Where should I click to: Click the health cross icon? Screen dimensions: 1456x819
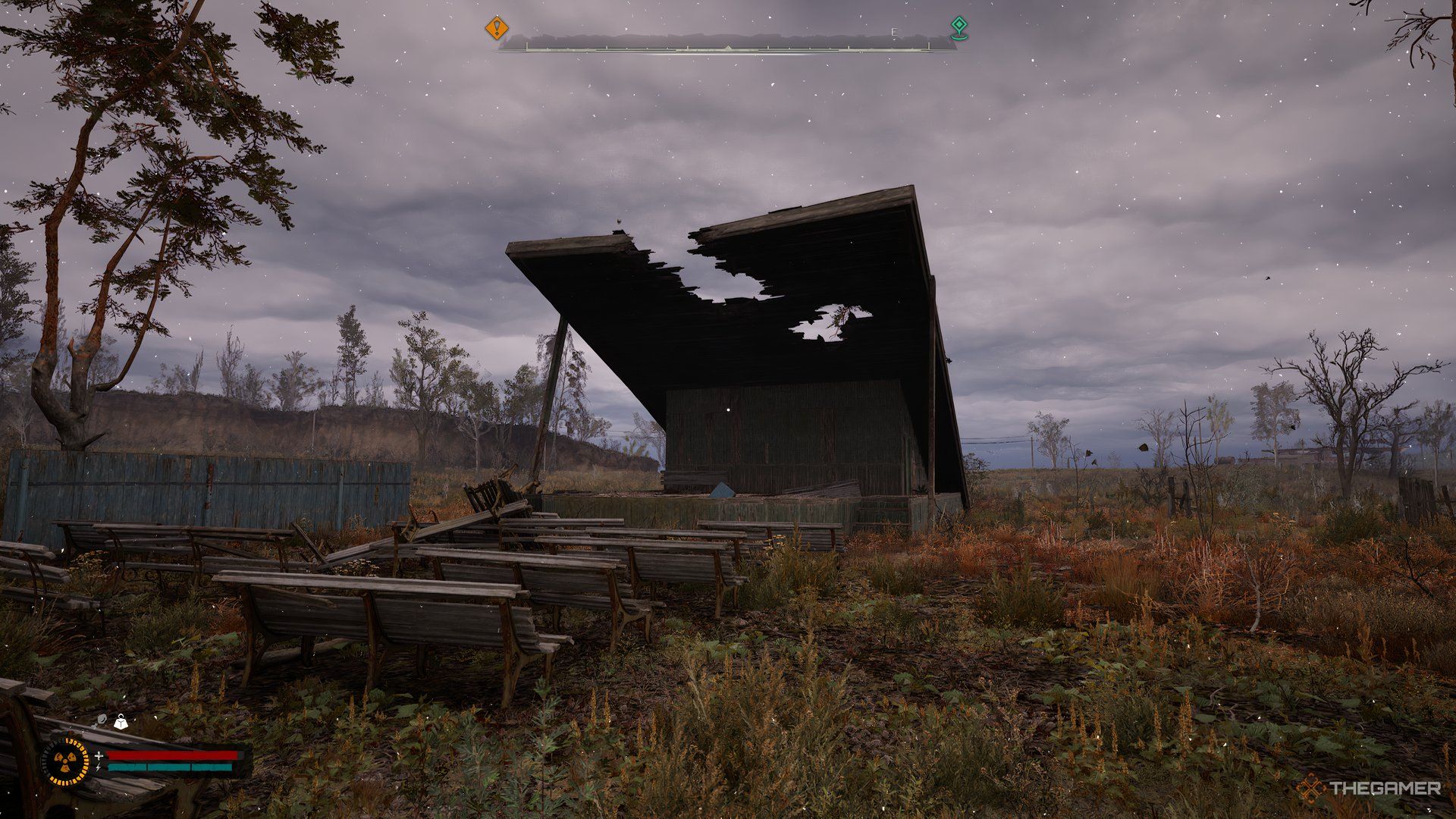click(99, 755)
